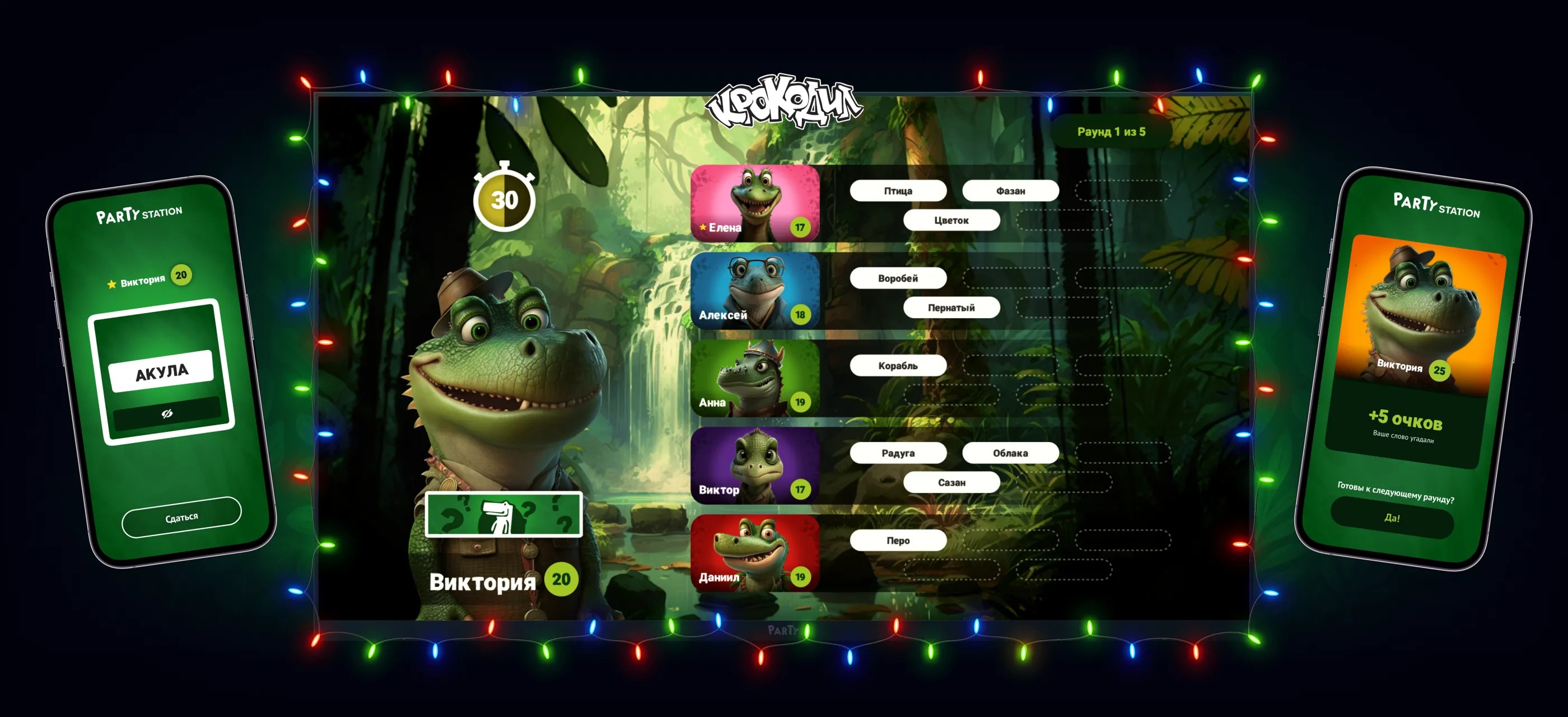Image resolution: width=1568 pixels, height=717 pixels.
Task: Toggle the crossed-eye hide word button
Action: (x=167, y=414)
